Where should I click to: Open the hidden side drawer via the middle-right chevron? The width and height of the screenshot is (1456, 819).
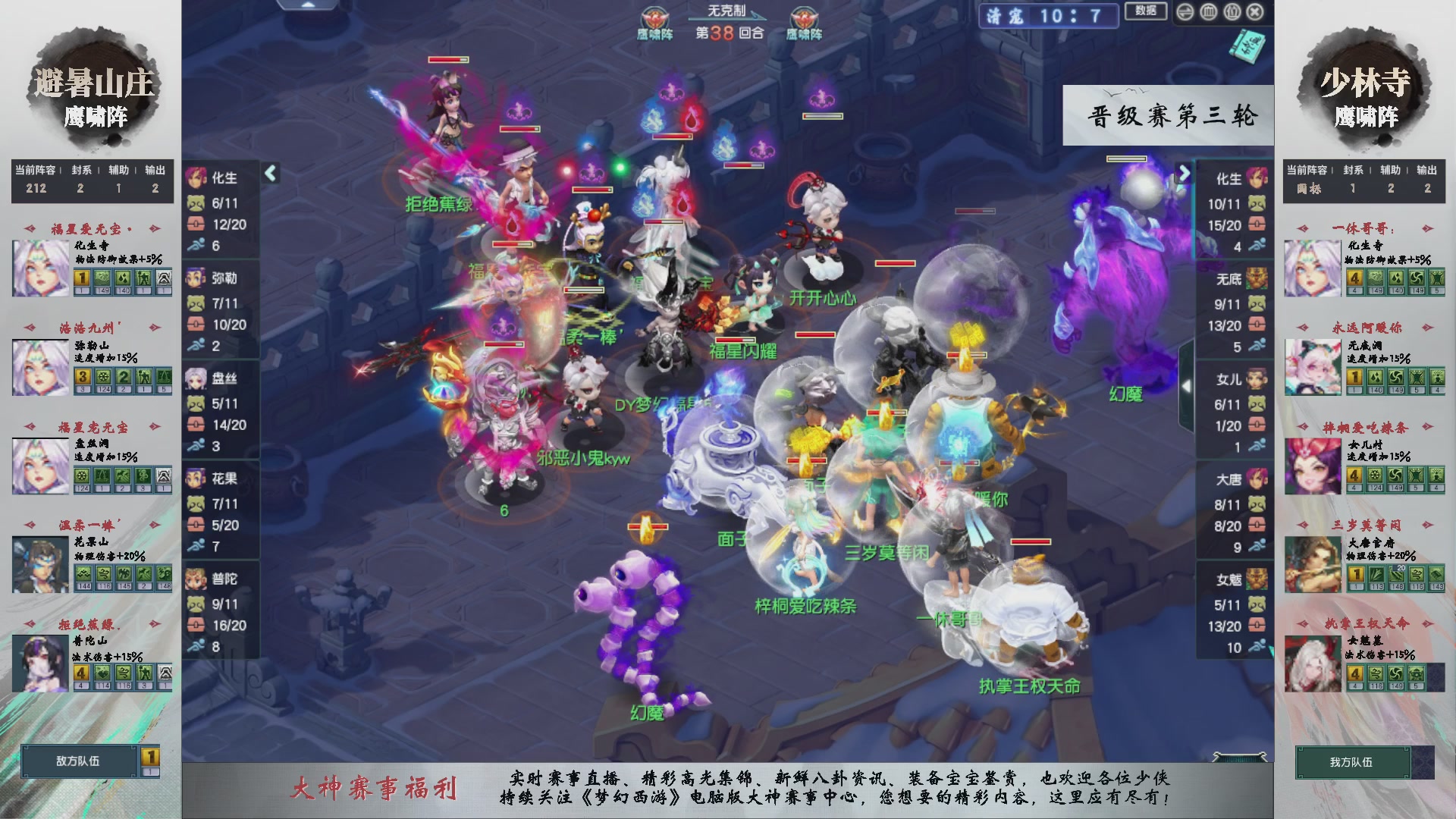click(1188, 384)
